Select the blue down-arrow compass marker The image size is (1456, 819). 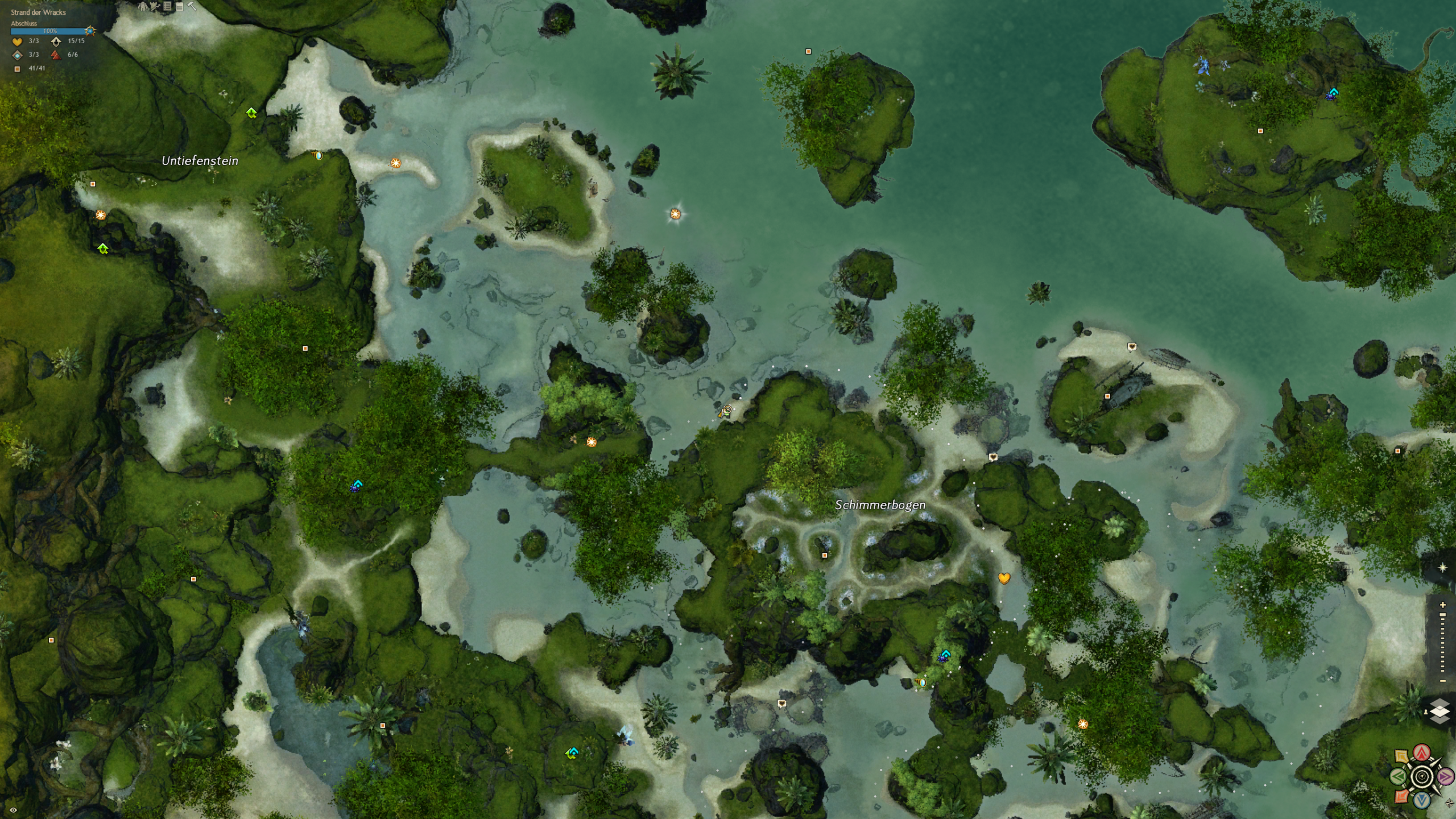click(1422, 800)
